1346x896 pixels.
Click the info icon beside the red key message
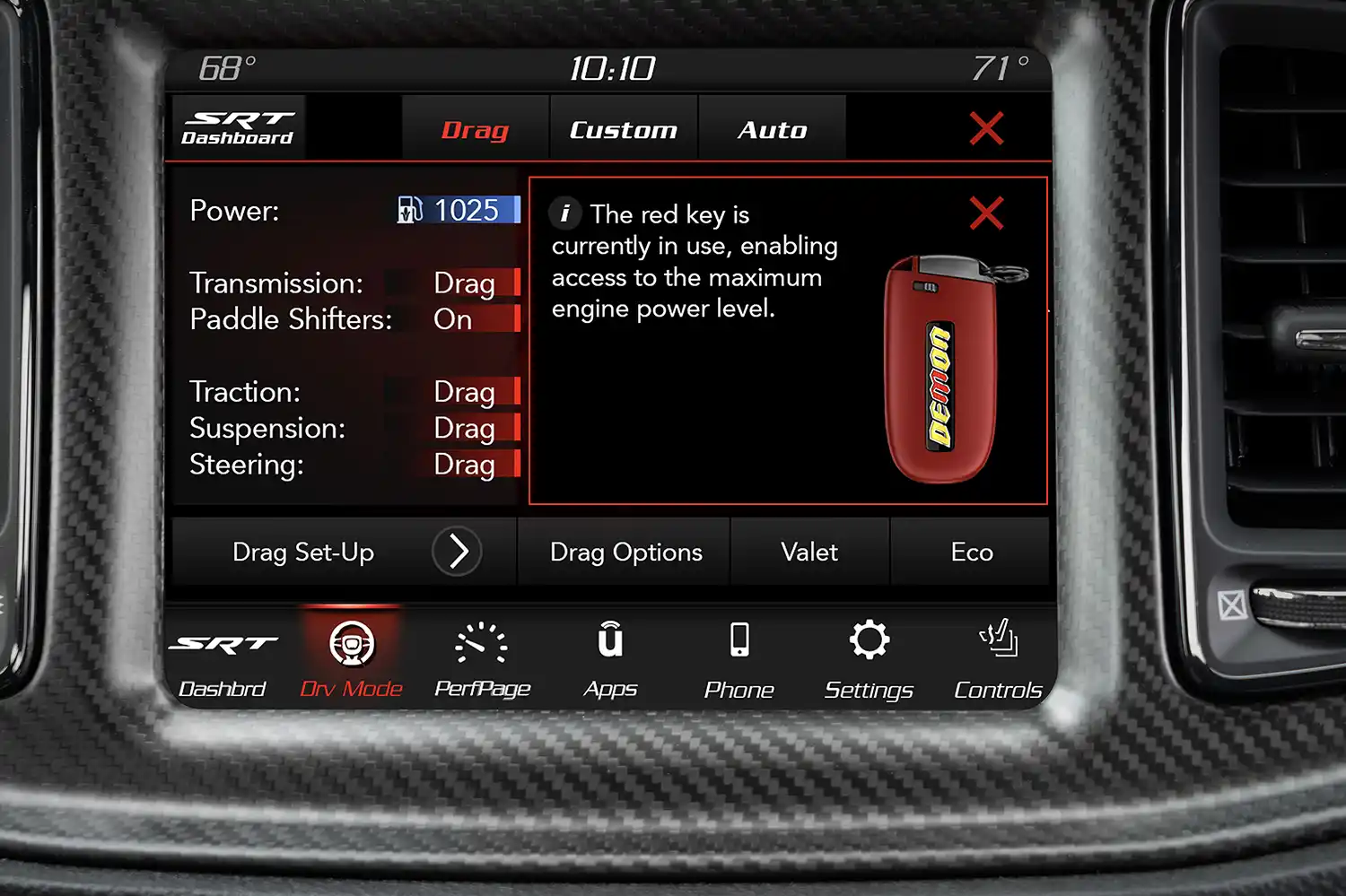[x=565, y=213]
